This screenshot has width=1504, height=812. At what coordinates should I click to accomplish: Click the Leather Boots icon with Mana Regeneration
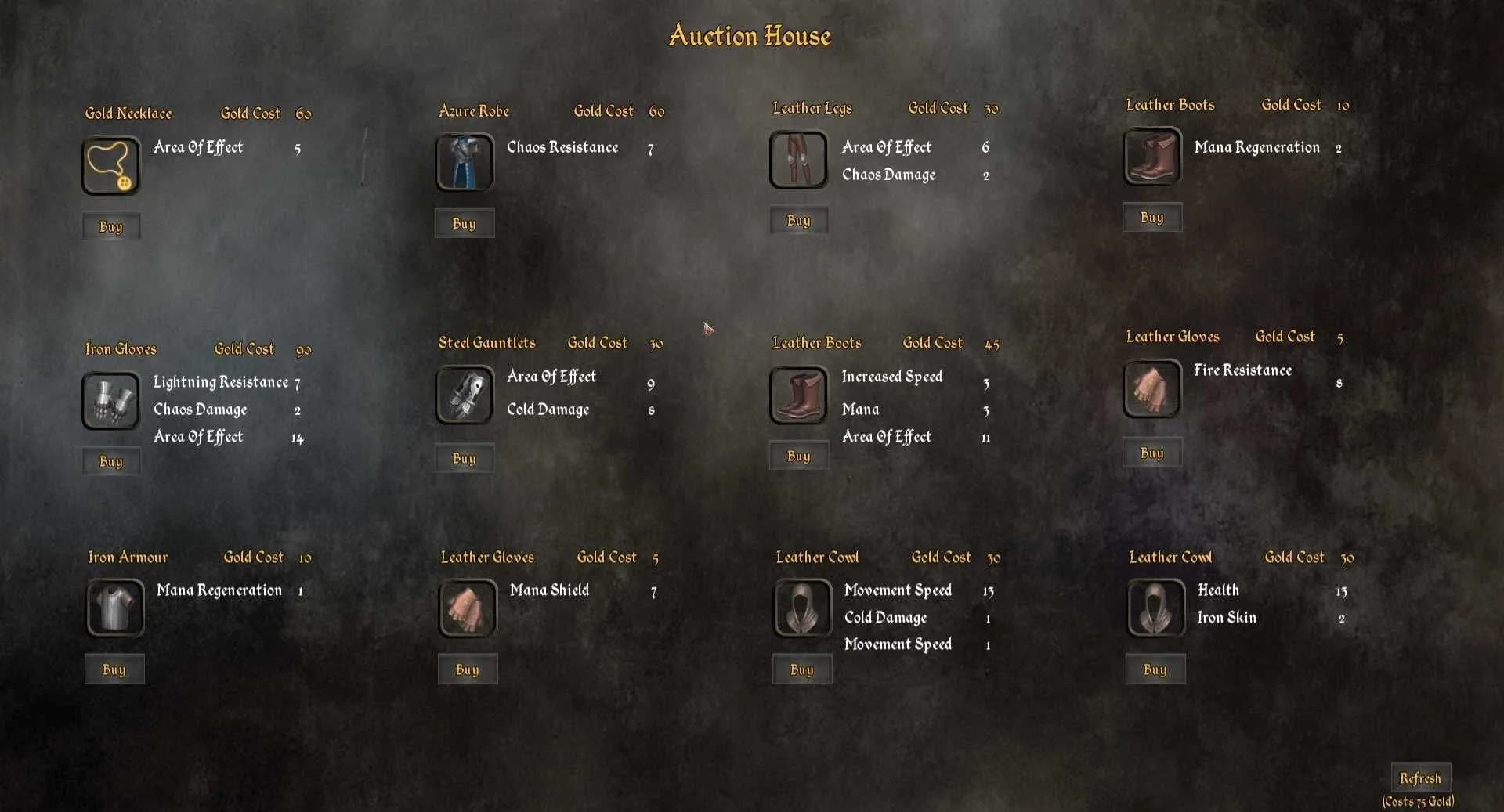1152,157
